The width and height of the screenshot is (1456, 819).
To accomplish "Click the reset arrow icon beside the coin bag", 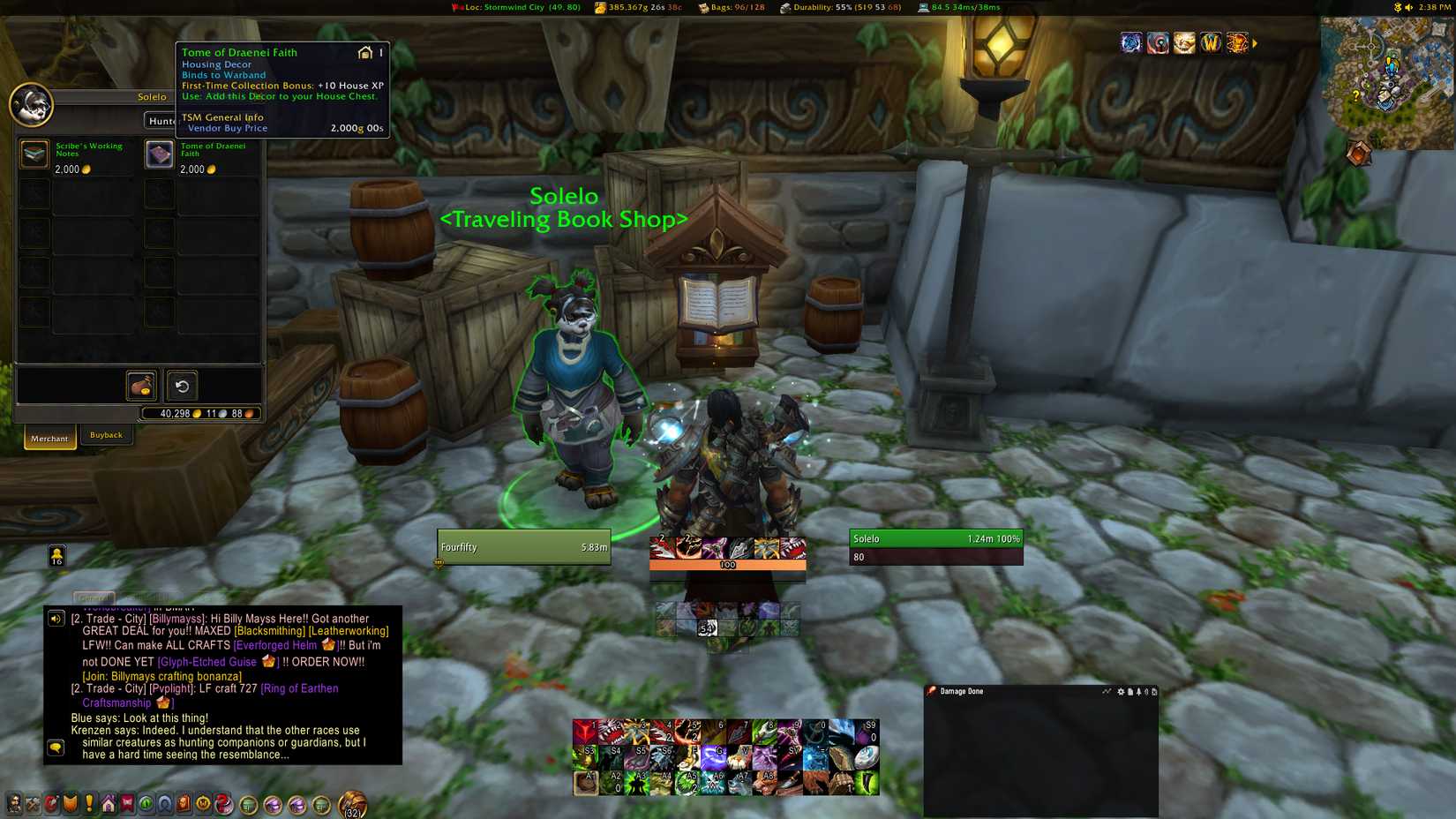I will [183, 386].
